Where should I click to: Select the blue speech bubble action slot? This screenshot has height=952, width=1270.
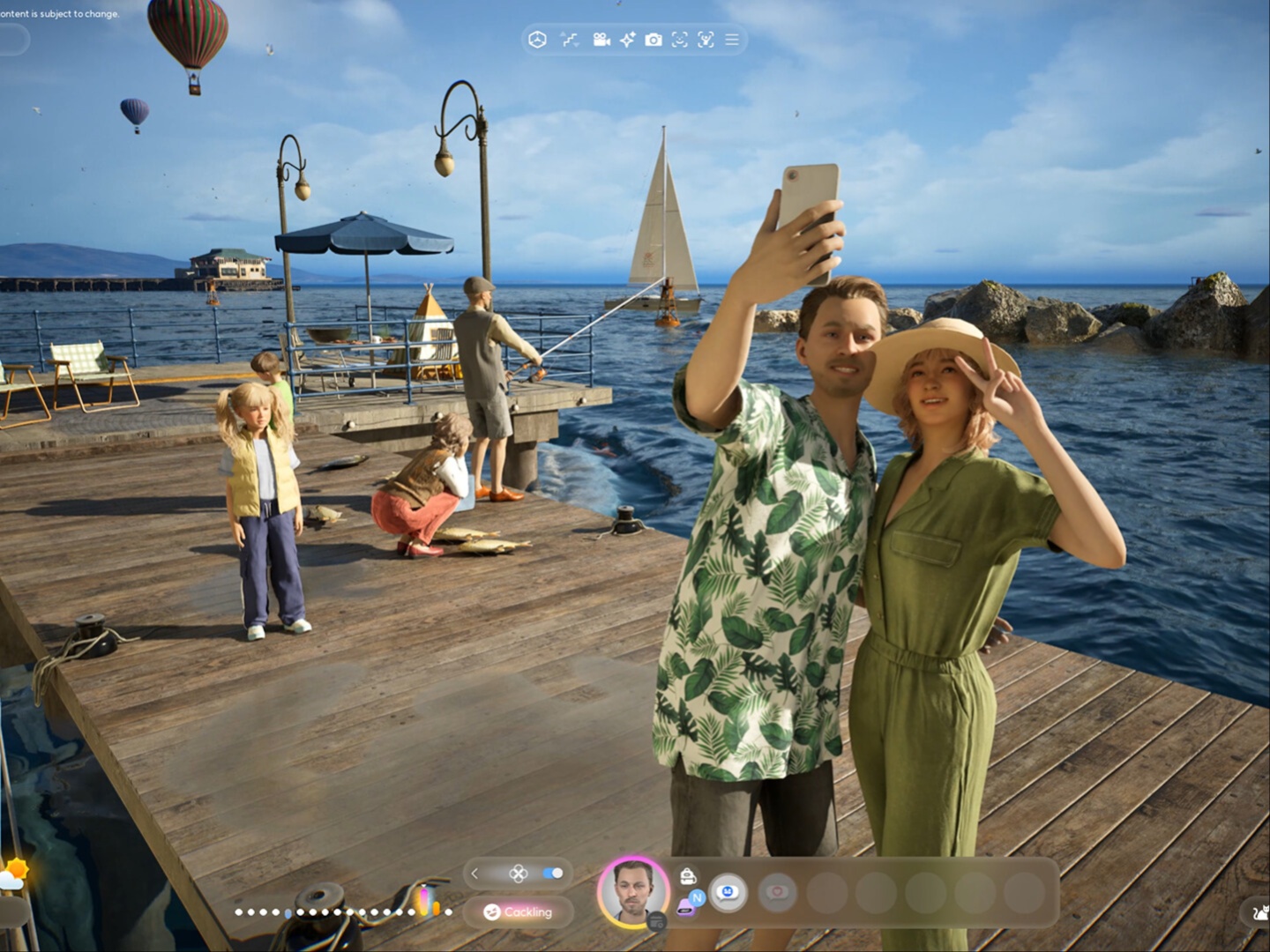[728, 893]
